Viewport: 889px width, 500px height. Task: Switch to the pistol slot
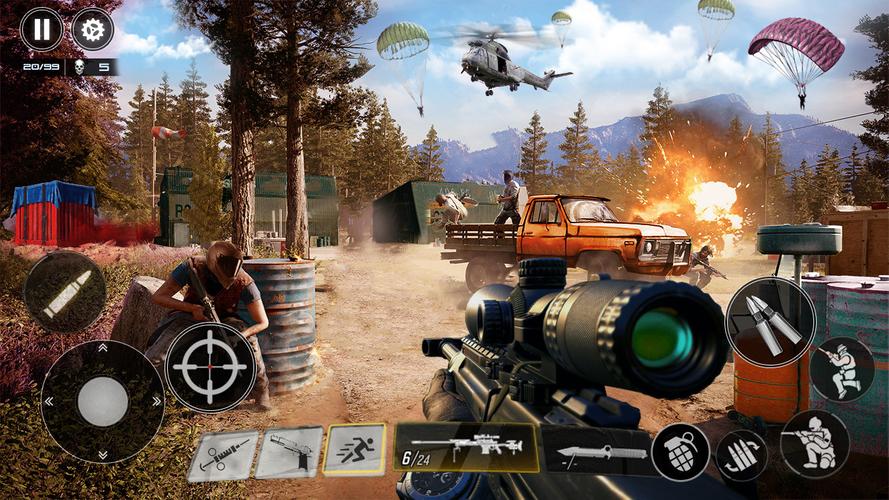click(x=289, y=452)
